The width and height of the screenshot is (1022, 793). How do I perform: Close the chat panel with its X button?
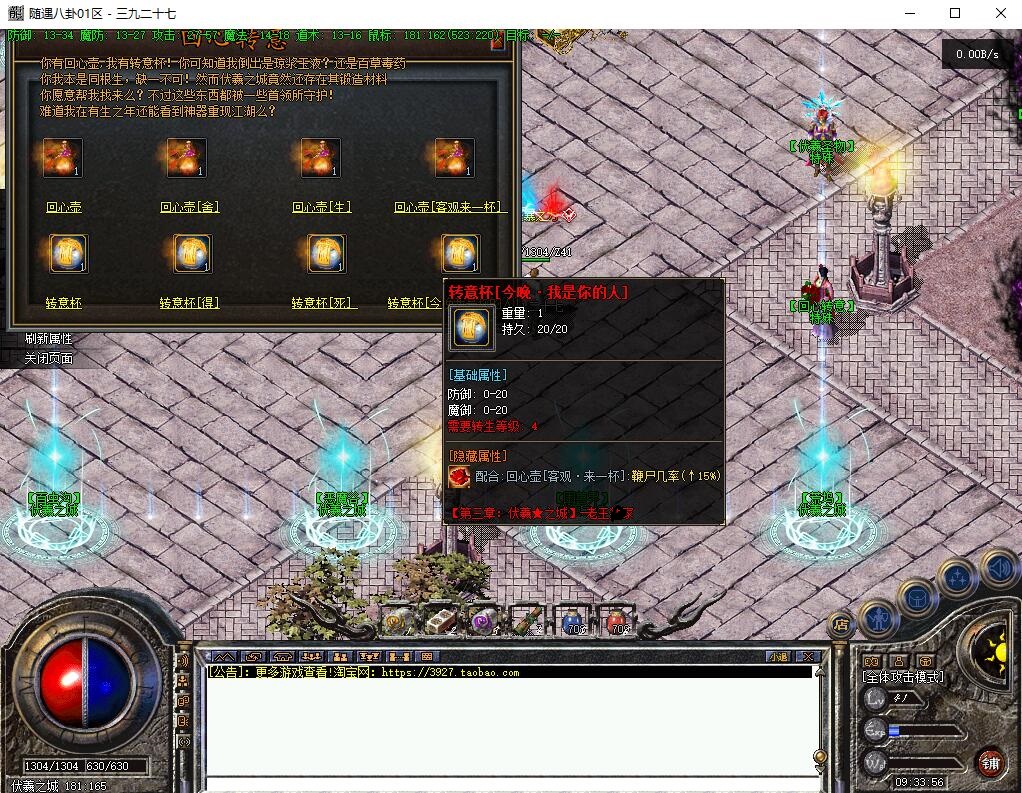coord(808,656)
